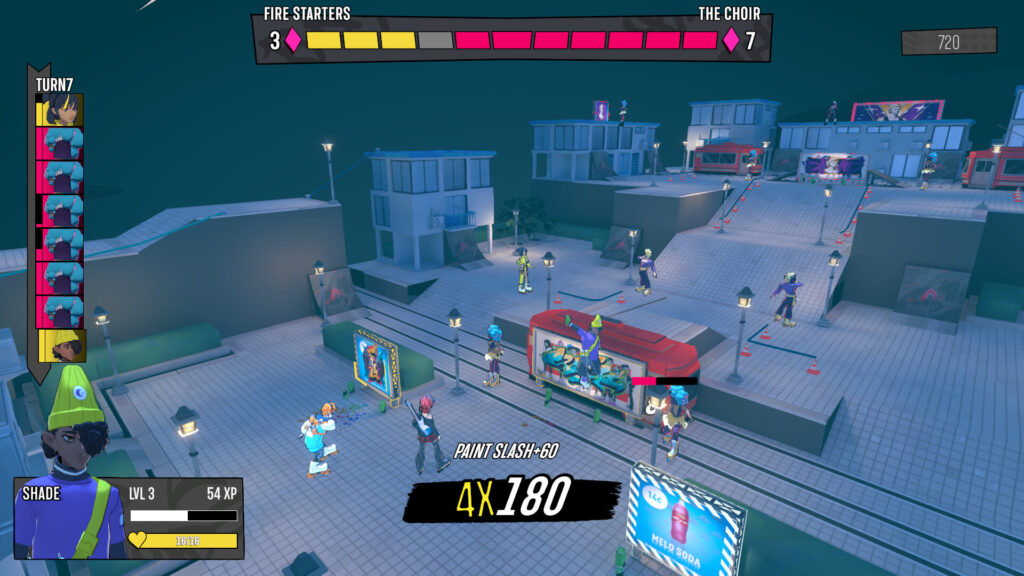
Task: Select the first yellow portrait in the turn order
Action: (x=61, y=110)
